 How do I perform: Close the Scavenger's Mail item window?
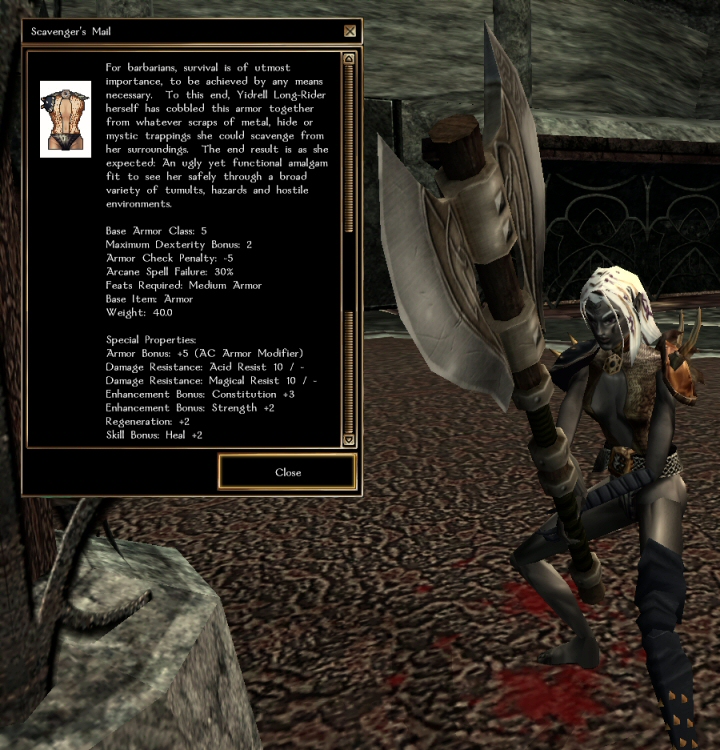pyautogui.click(x=287, y=472)
